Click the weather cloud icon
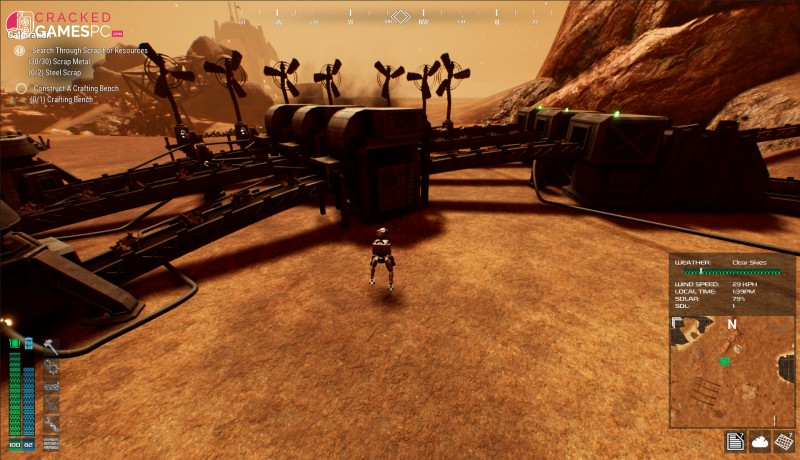The image size is (800, 460). click(760, 441)
